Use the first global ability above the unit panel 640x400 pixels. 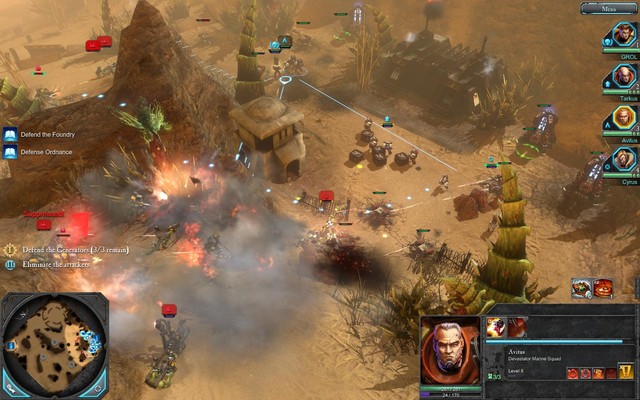[x=582, y=288]
